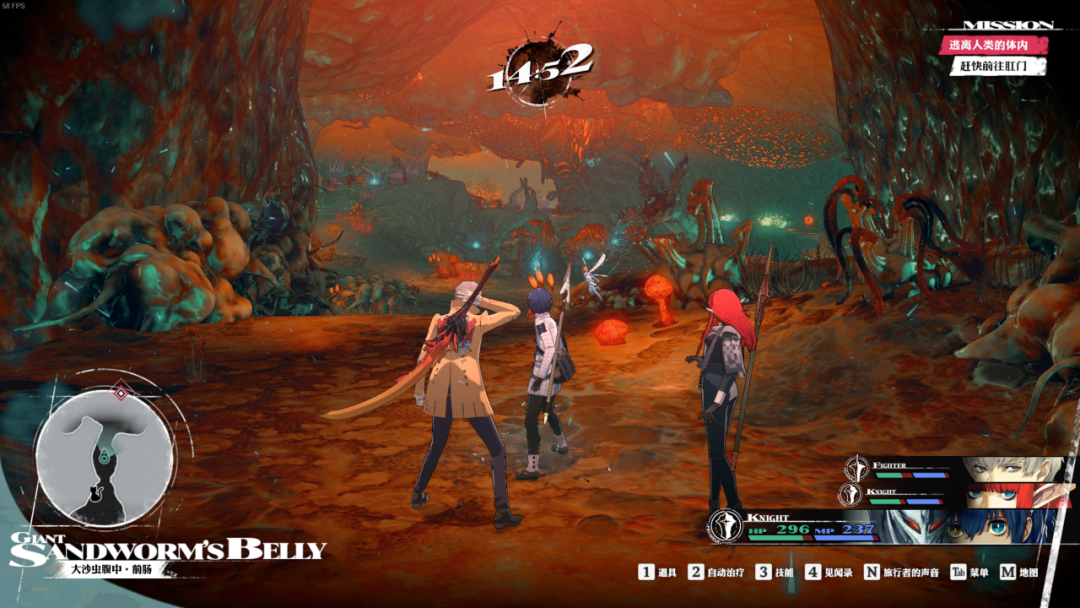Select the white-haired Fighter party portrait

tap(1010, 469)
